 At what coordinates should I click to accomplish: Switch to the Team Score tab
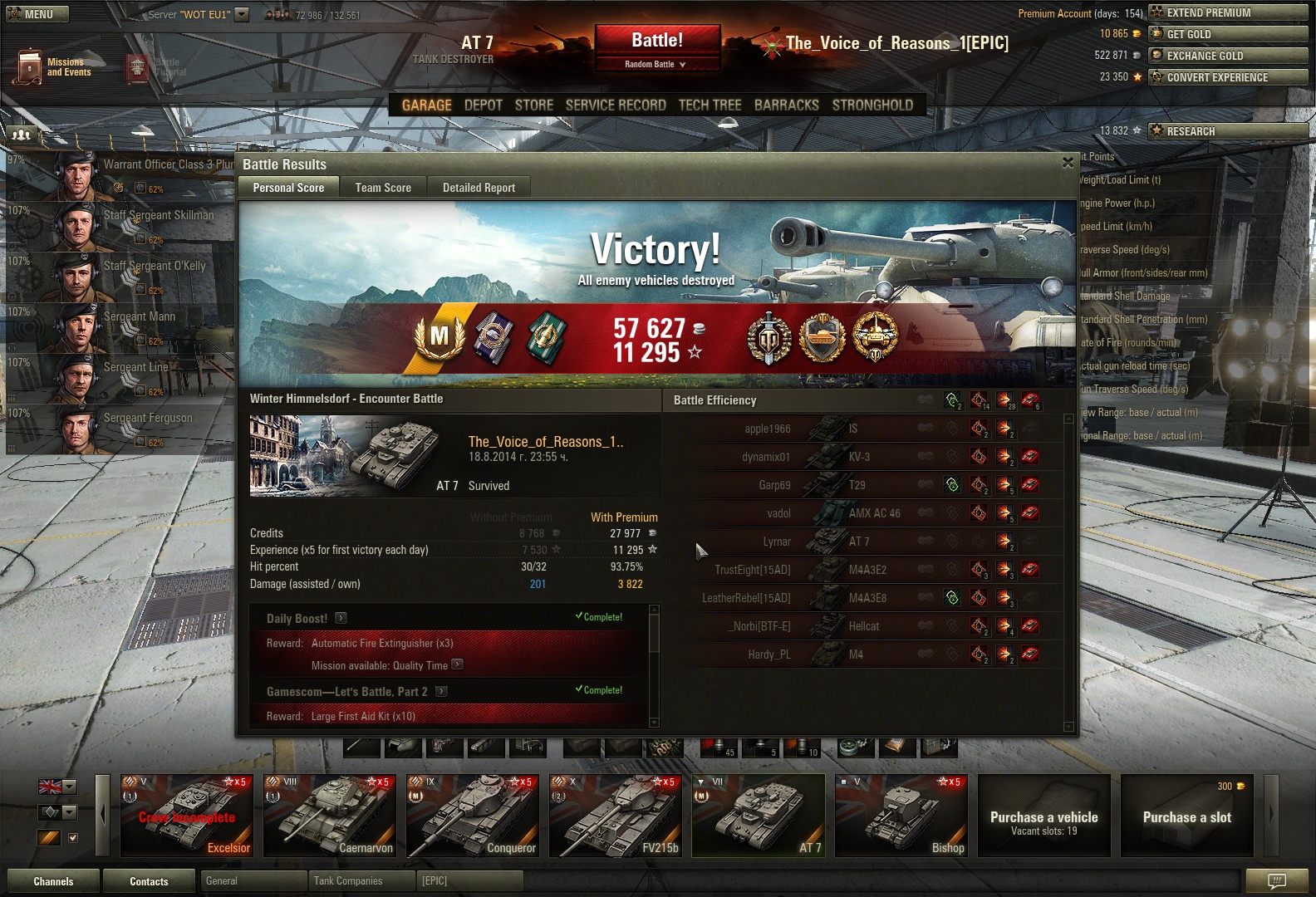click(x=383, y=188)
